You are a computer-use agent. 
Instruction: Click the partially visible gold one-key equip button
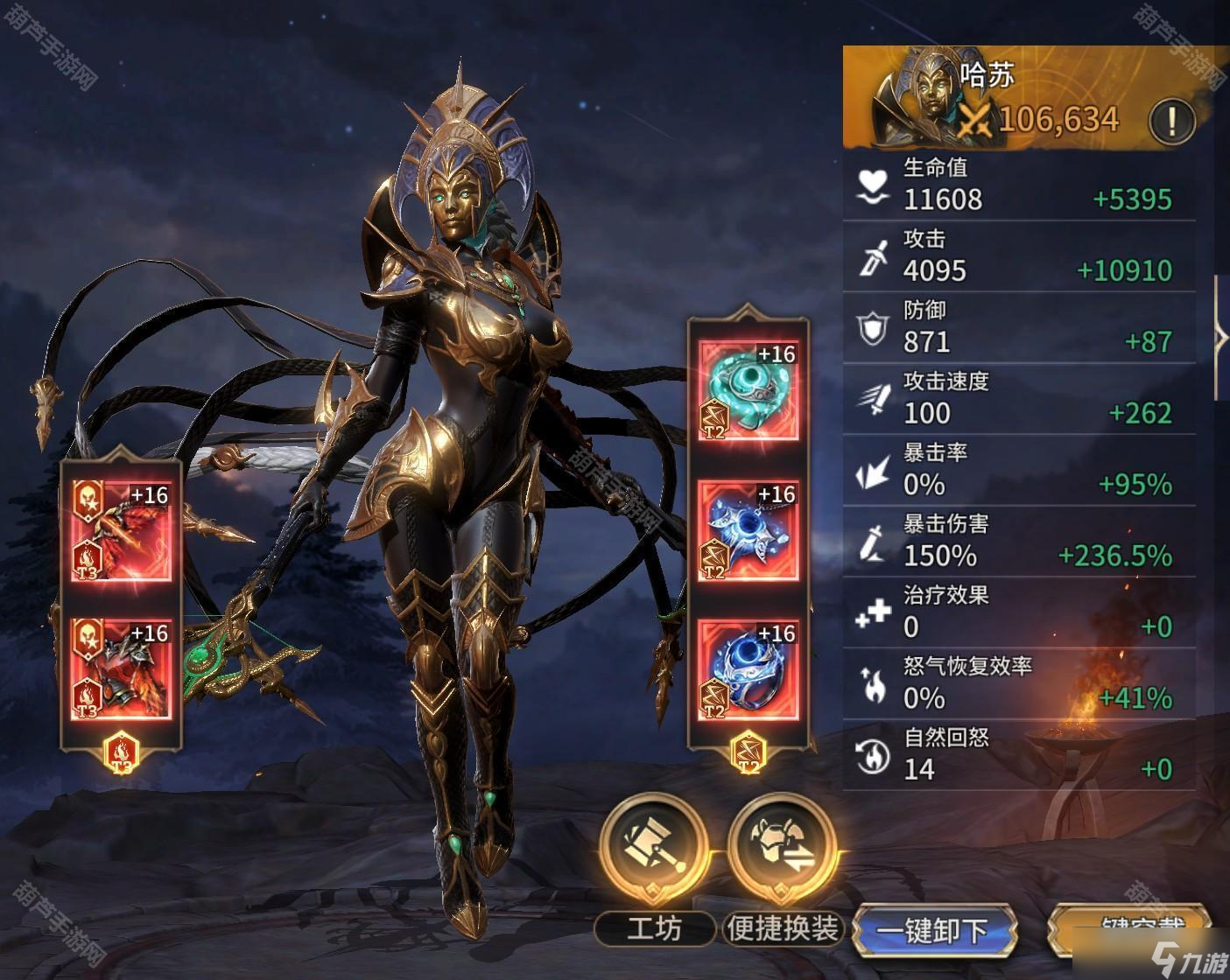pos(1131,929)
